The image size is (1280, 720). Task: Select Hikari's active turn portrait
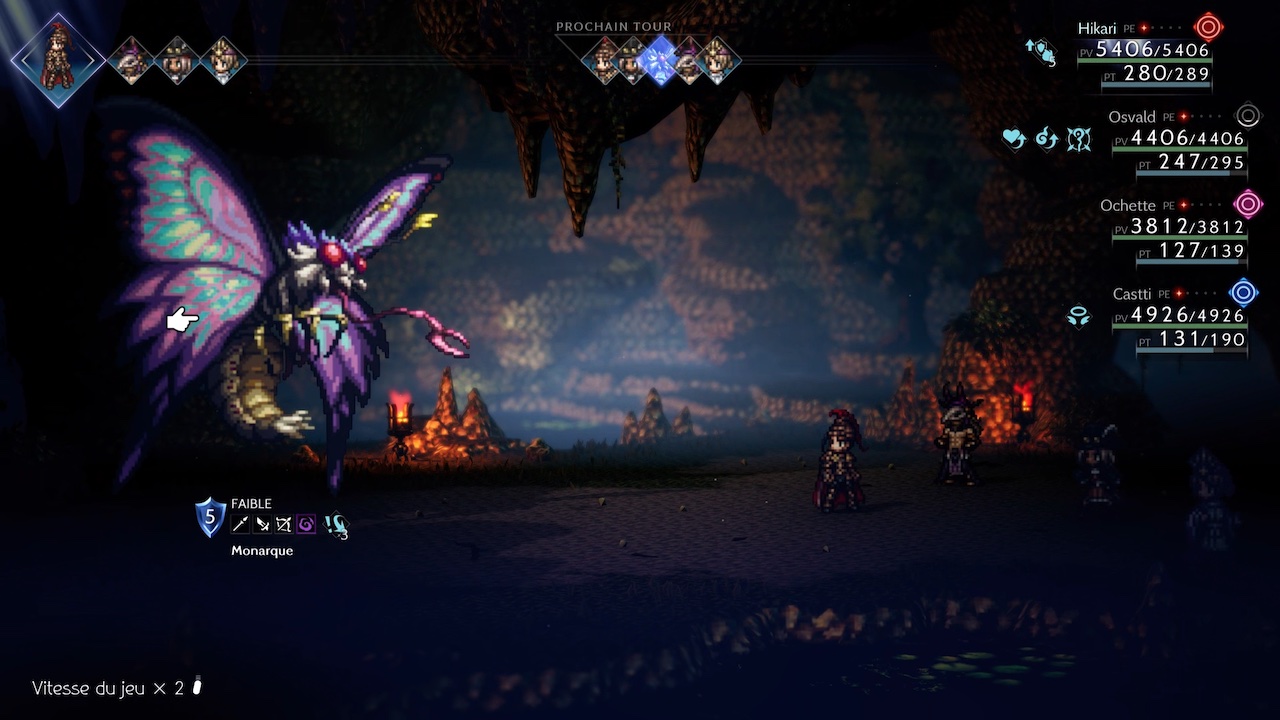click(58, 59)
